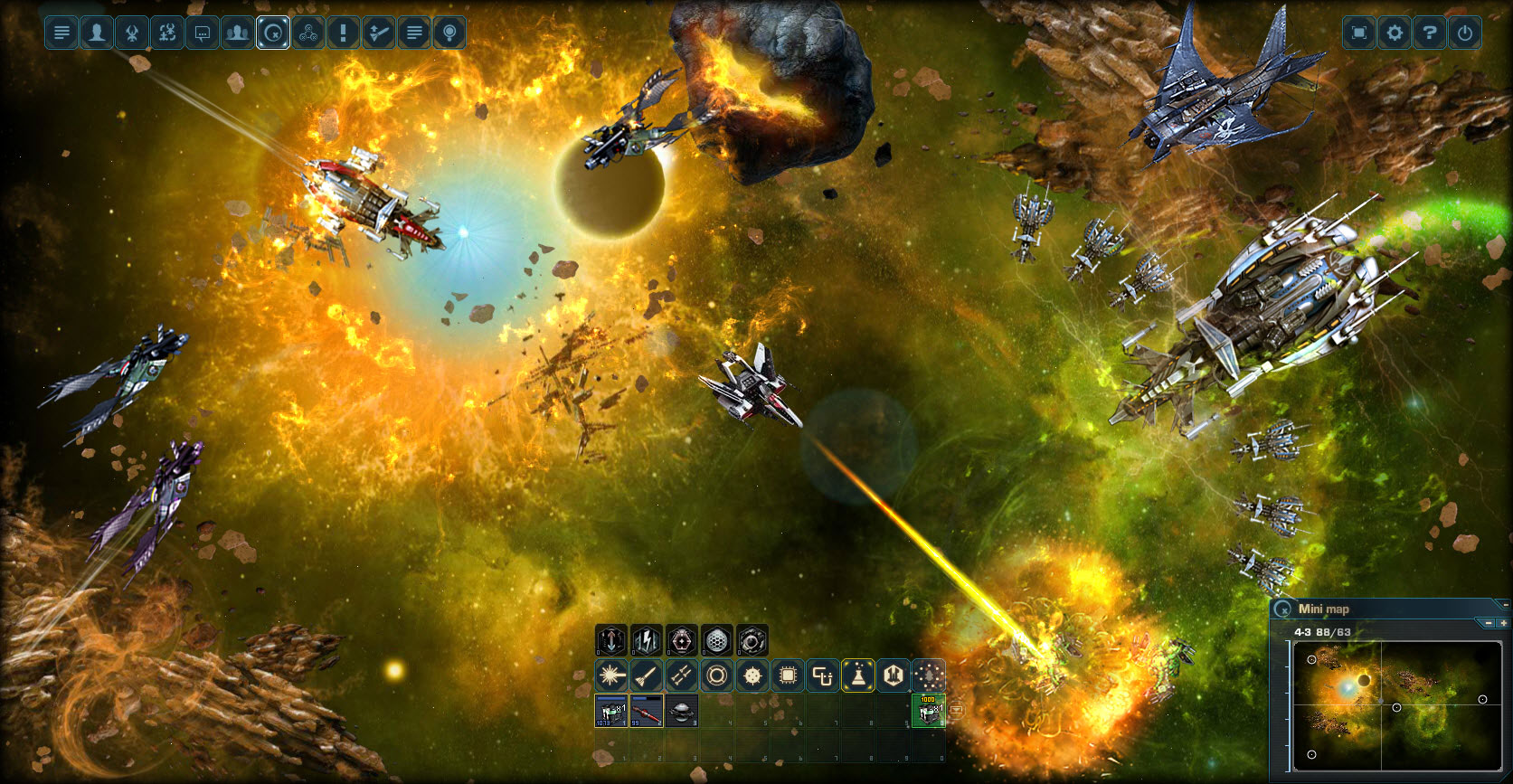Select the laser weapon slot
Image resolution: width=1513 pixels, height=784 pixels.
pos(610,675)
